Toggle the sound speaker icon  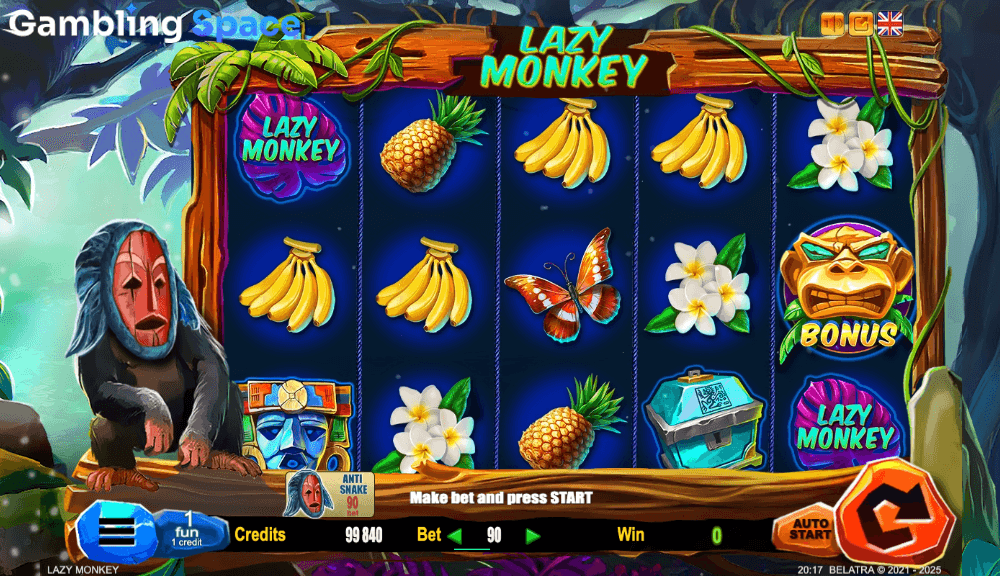click(x=832, y=23)
